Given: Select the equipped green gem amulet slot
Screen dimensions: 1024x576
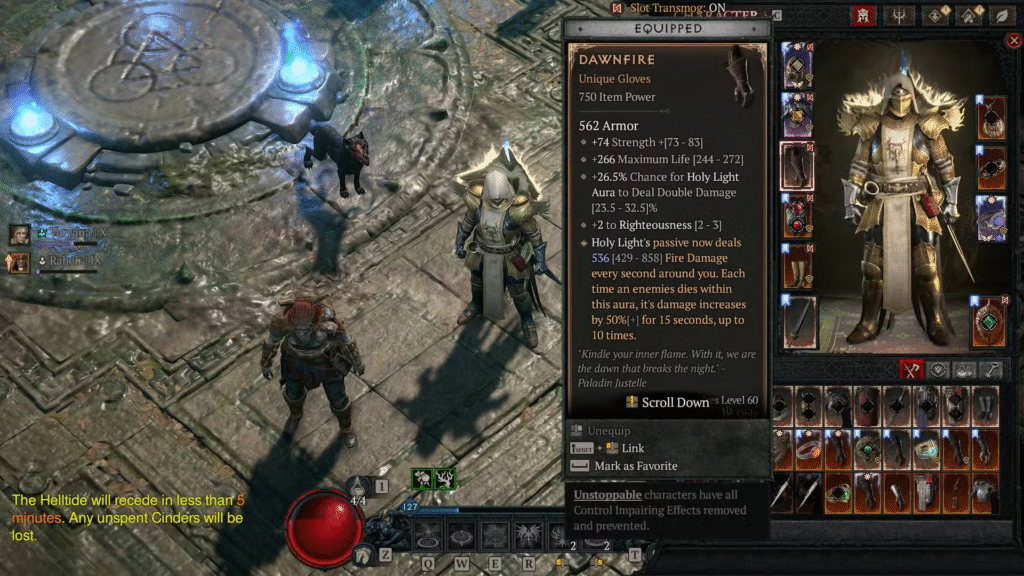Looking at the screenshot, I should point(990,322).
